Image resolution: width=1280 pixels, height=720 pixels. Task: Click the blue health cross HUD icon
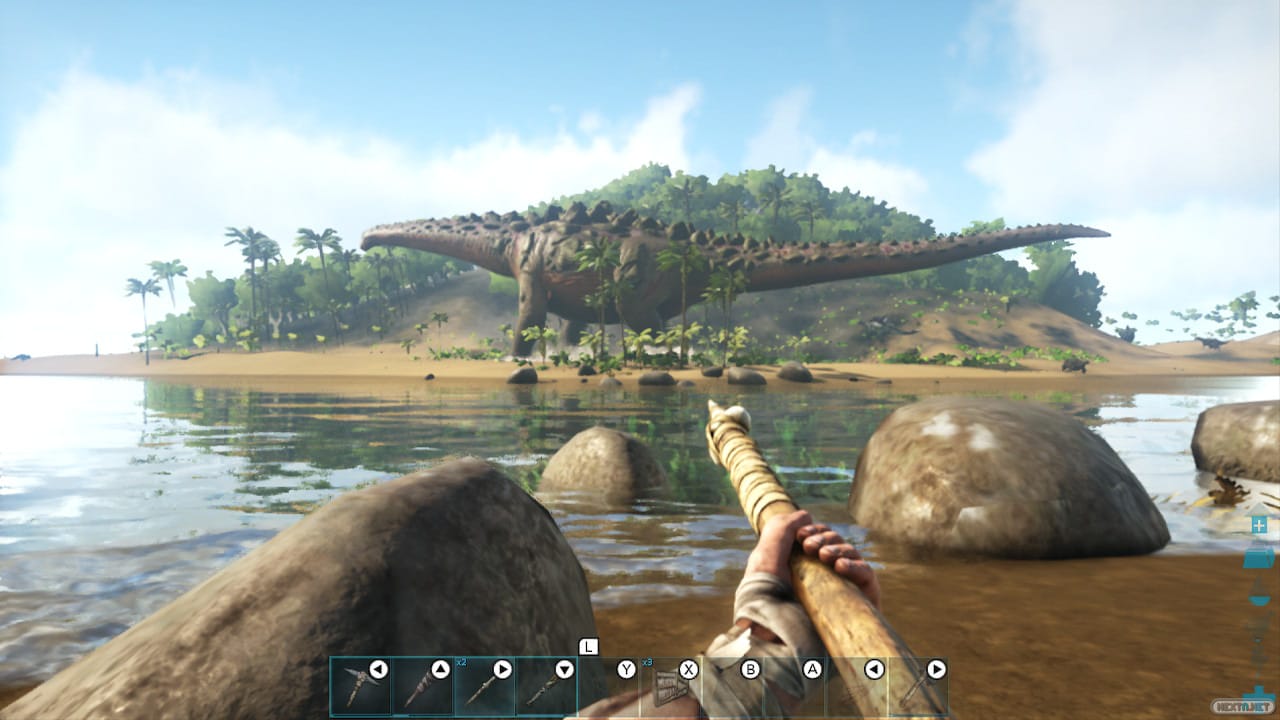(x=1259, y=525)
